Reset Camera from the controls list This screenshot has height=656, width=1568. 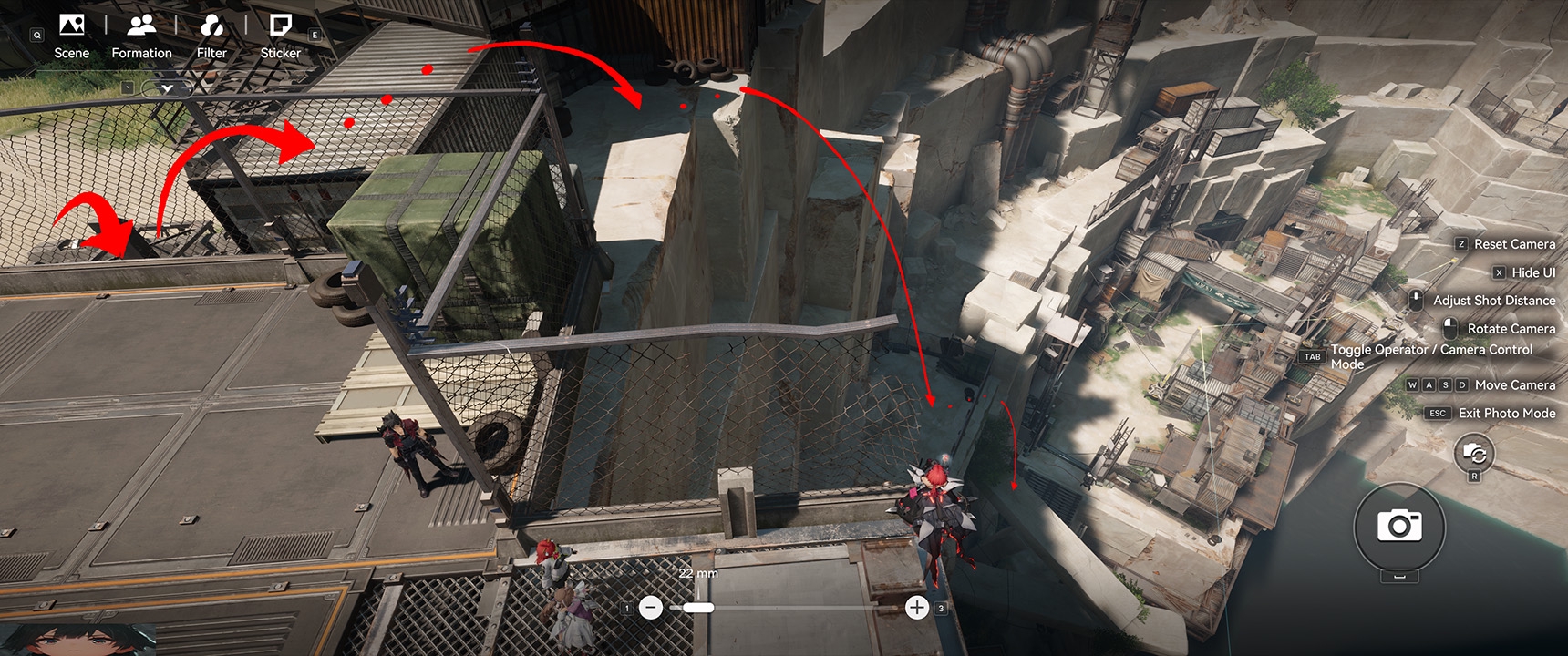tap(1513, 244)
